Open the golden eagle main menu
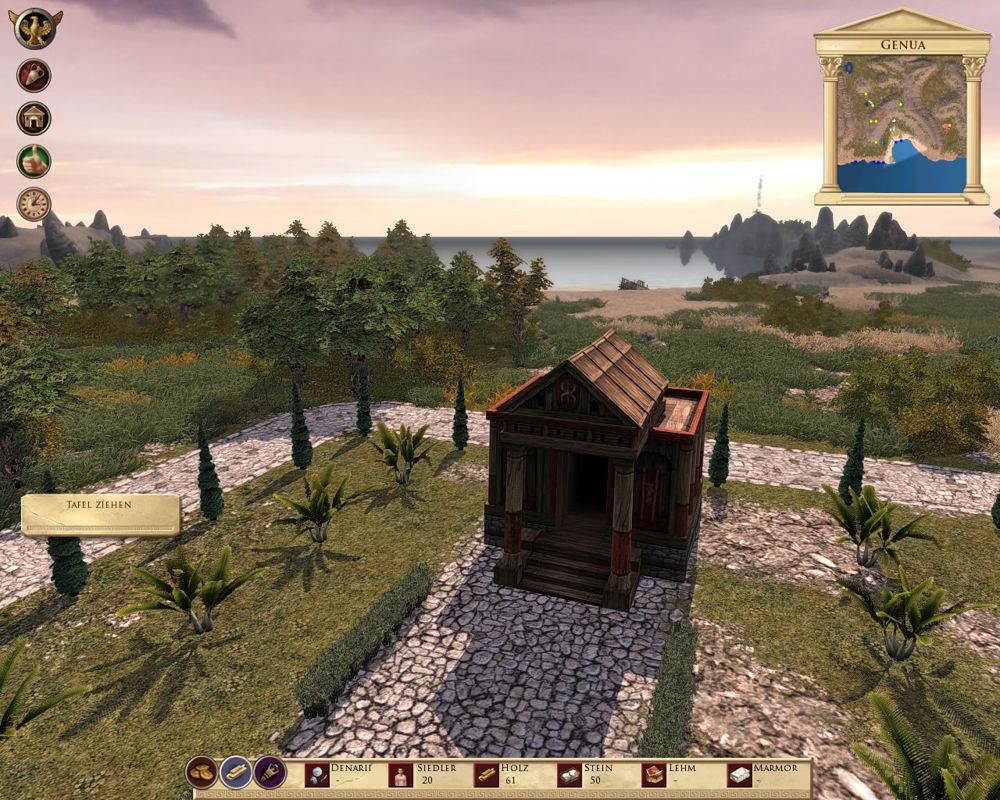1000x800 pixels. pos(35,27)
